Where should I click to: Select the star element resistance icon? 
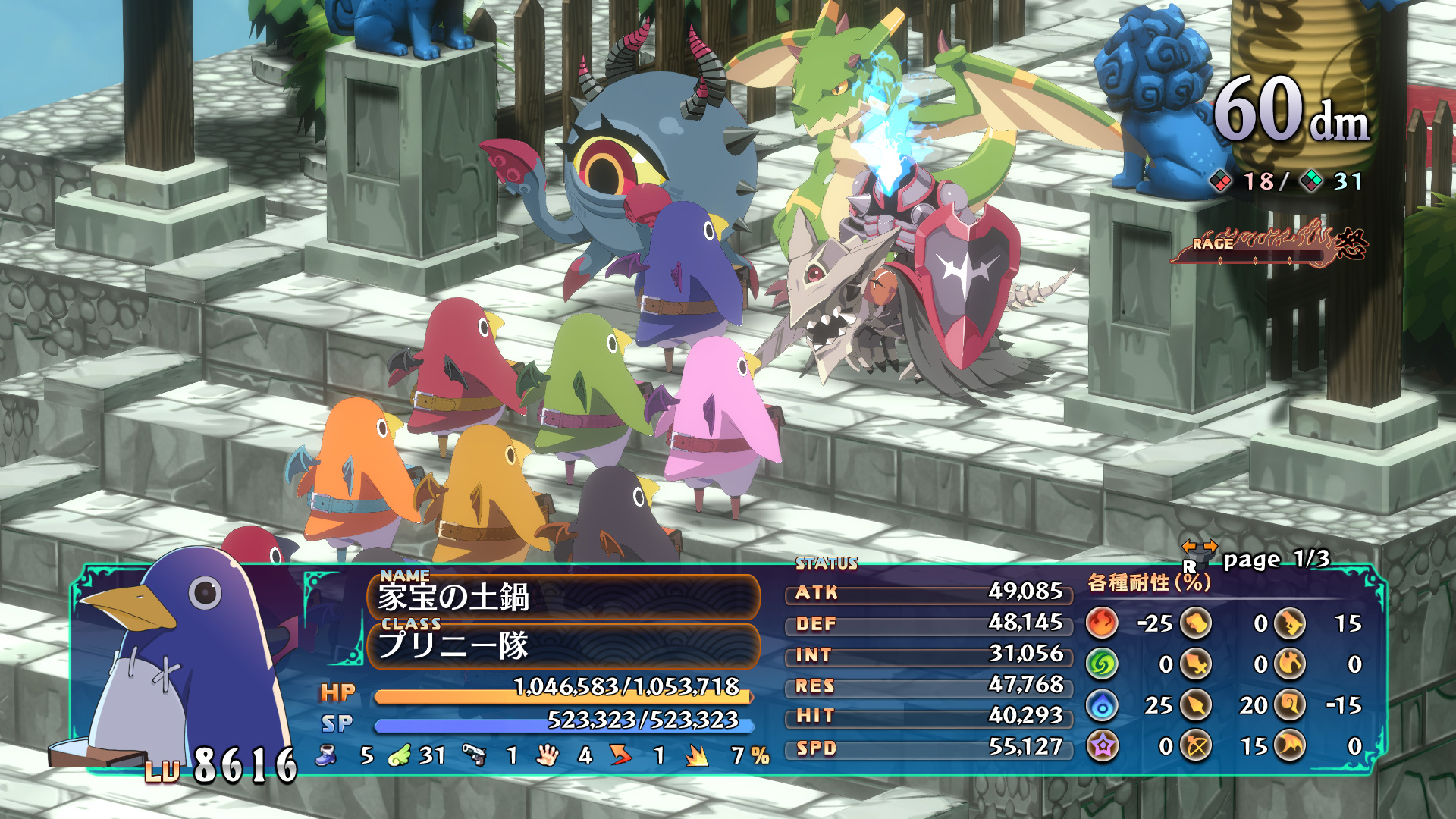pyautogui.click(x=1103, y=745)
